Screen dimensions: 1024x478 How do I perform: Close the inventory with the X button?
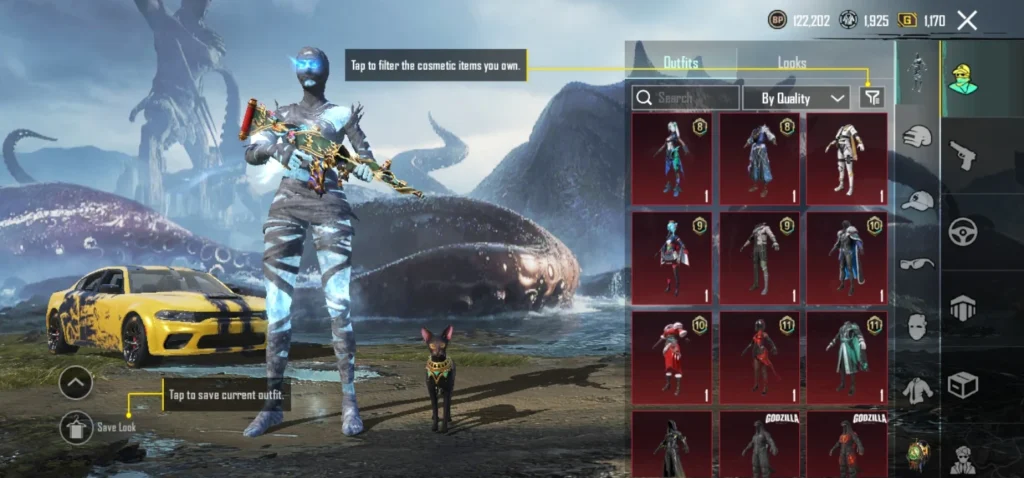[x=967, y=20]
